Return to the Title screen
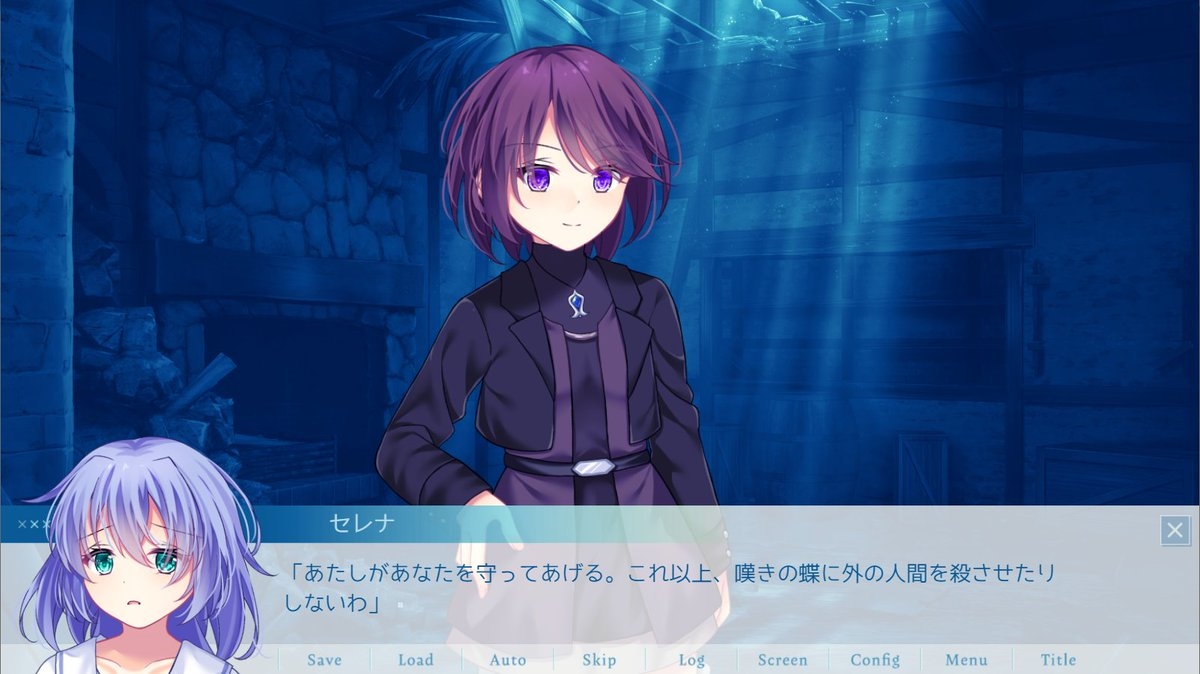The width and height of the screenshot is (1200, 674). (1058, 660)
